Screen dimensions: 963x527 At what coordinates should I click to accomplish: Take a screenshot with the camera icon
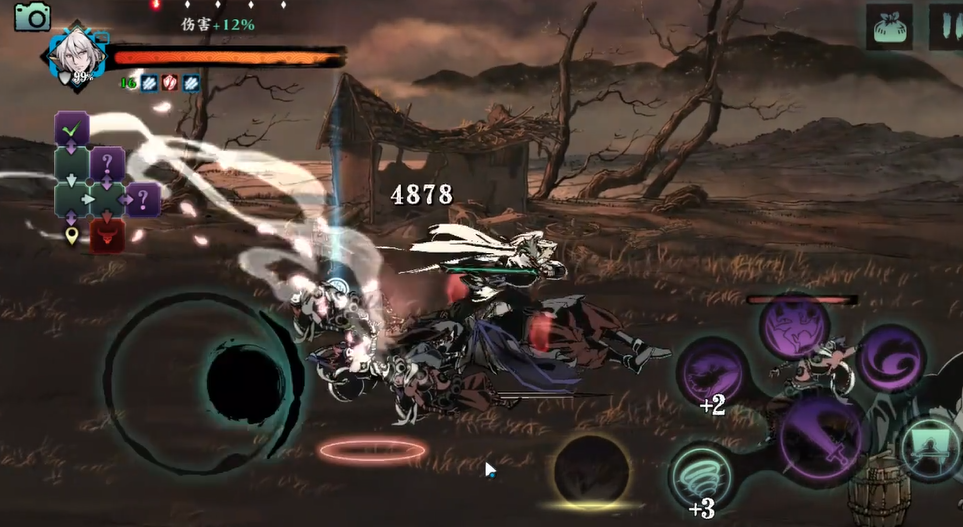click(32, 16)
